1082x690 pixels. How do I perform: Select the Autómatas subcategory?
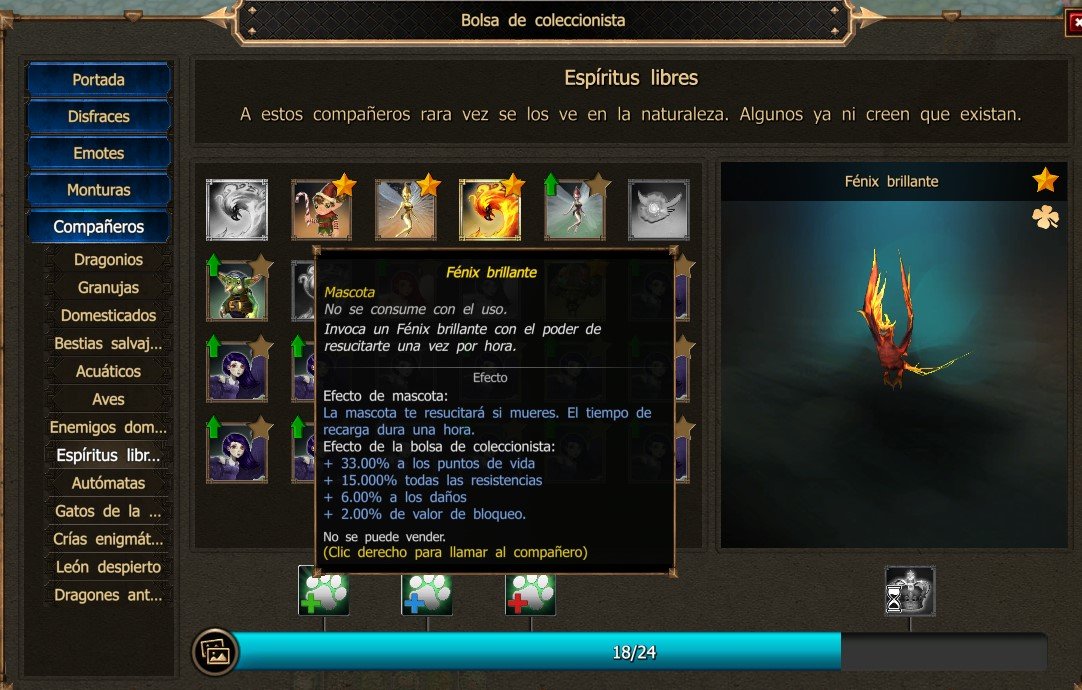tap(108, 483)
